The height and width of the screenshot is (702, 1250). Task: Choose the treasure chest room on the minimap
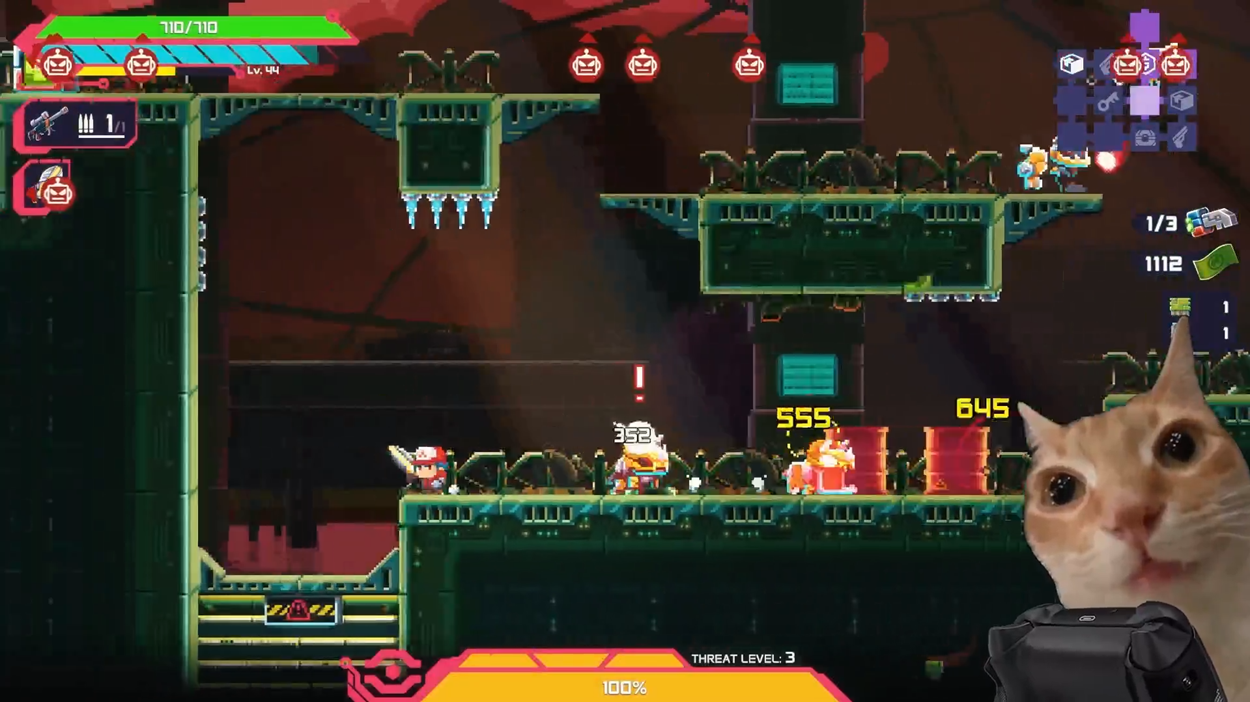click(1144, 138)
